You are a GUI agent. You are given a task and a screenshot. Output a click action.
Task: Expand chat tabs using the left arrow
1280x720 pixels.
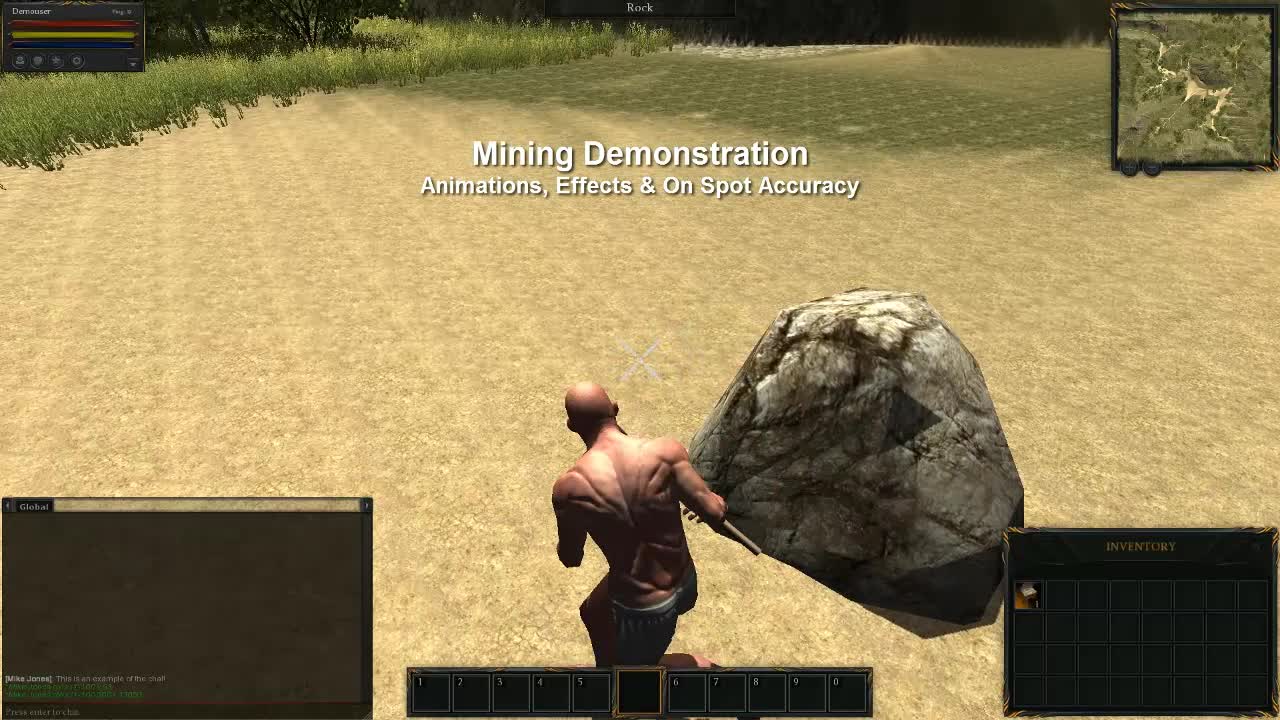(x=9, y=507)
